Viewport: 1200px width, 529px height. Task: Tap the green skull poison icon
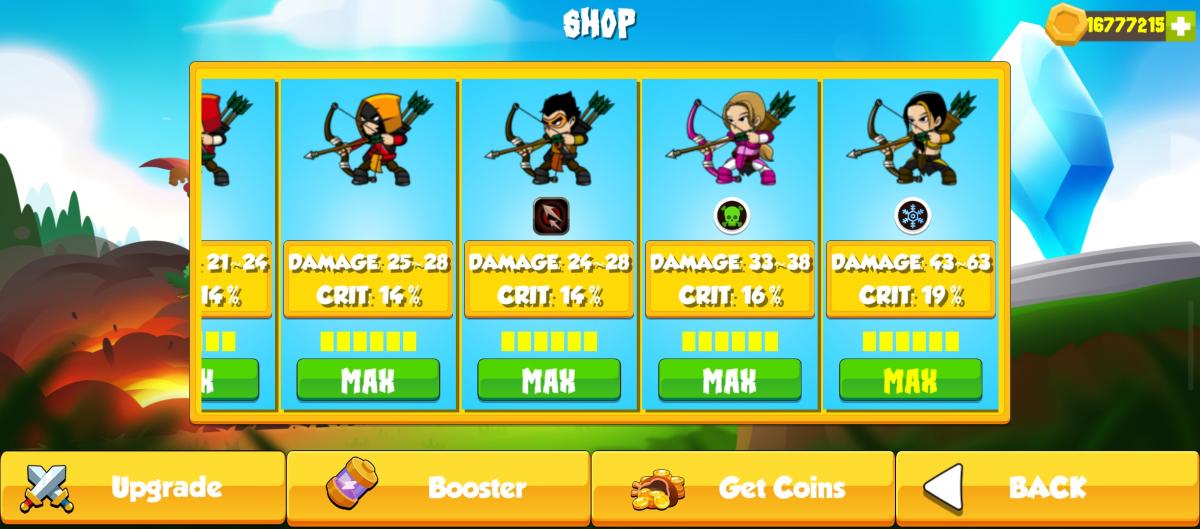(x=731, y=215)
